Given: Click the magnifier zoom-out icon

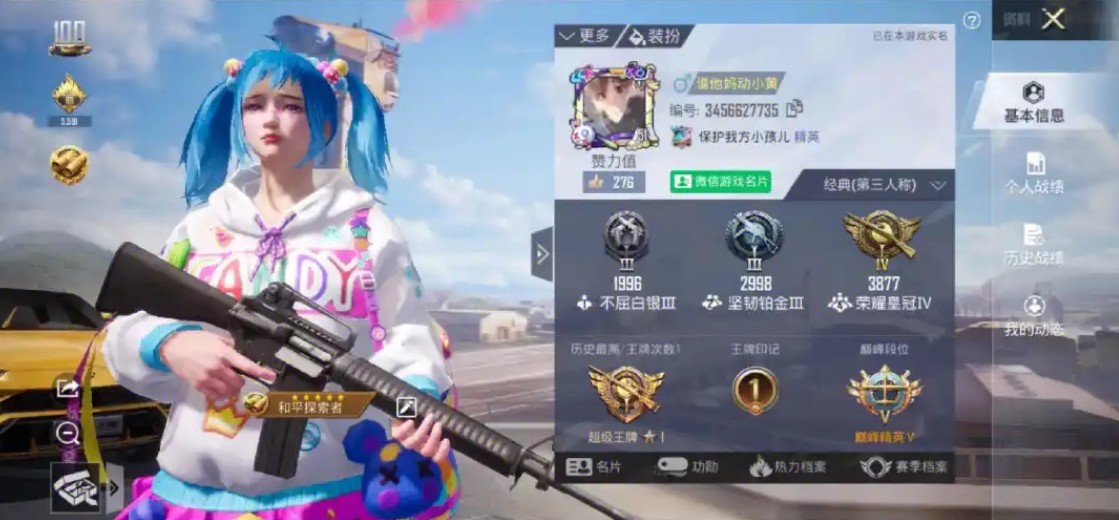Looking at the screenshot, I should click(68, 433).
